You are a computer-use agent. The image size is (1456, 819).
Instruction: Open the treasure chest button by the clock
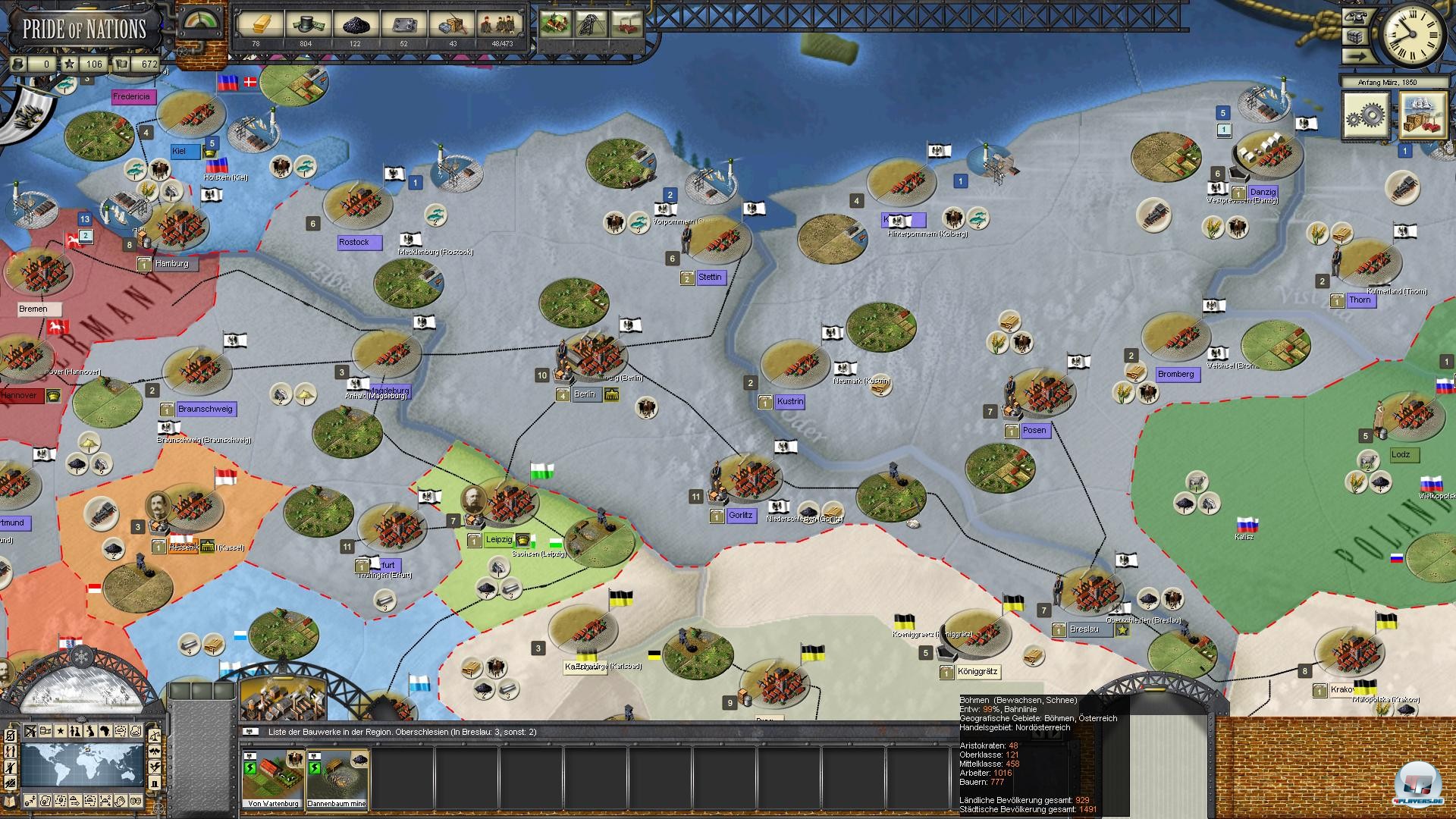(1355, 37)
